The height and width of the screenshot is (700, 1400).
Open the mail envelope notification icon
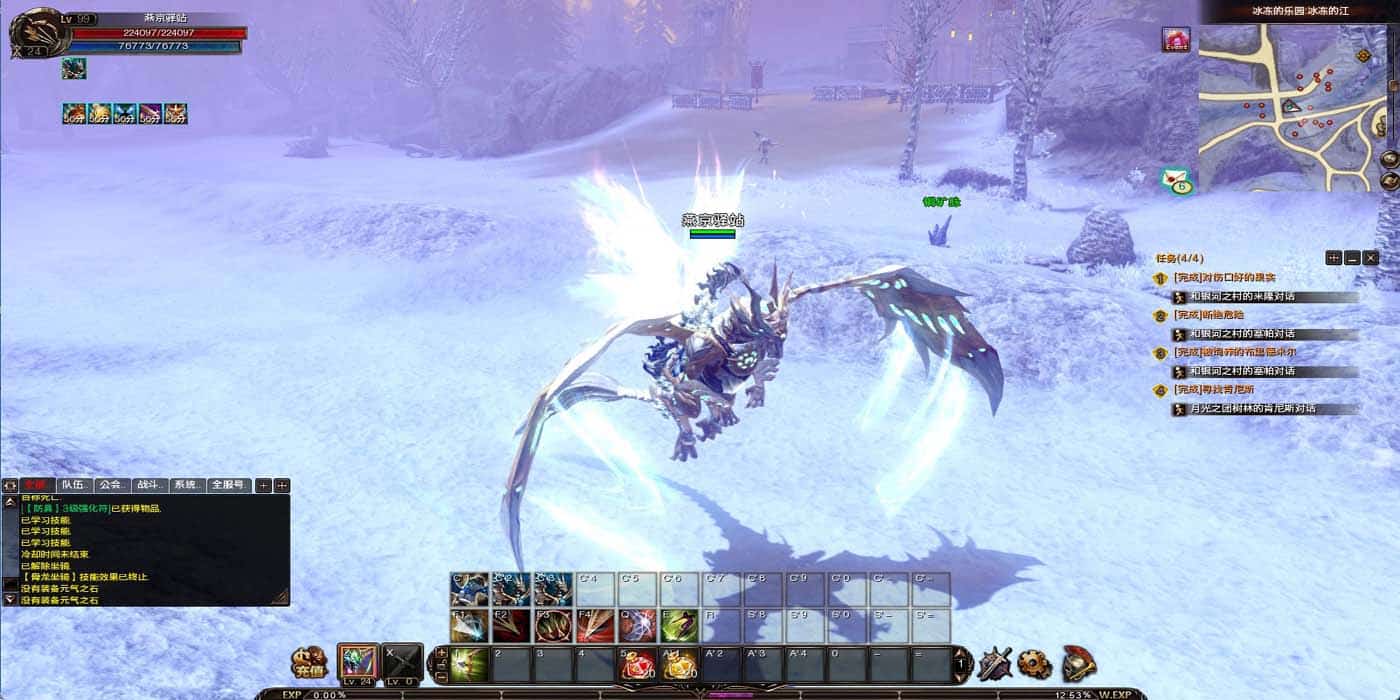(1178, 181)
